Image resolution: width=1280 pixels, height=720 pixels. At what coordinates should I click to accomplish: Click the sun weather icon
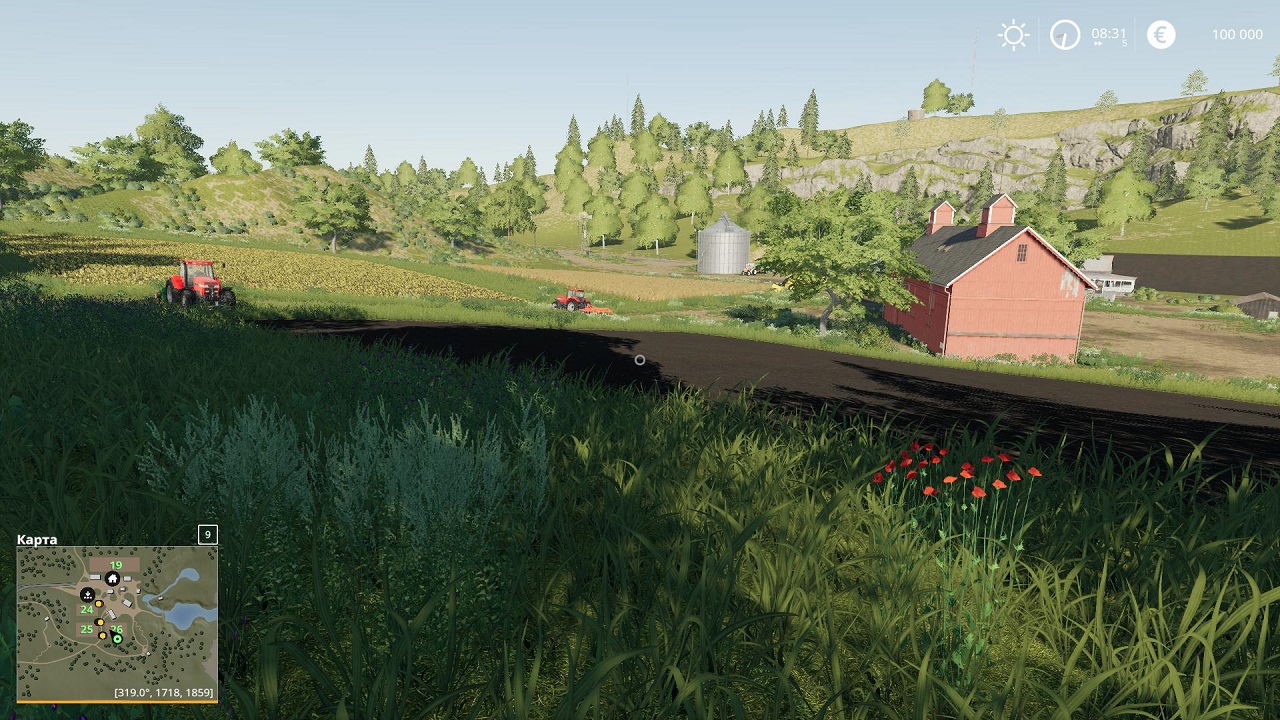coord(1013,35)
